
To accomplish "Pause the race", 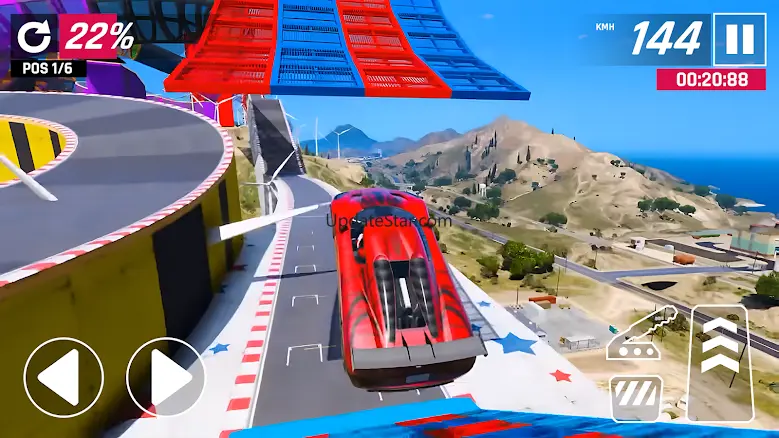I will 740,39.
